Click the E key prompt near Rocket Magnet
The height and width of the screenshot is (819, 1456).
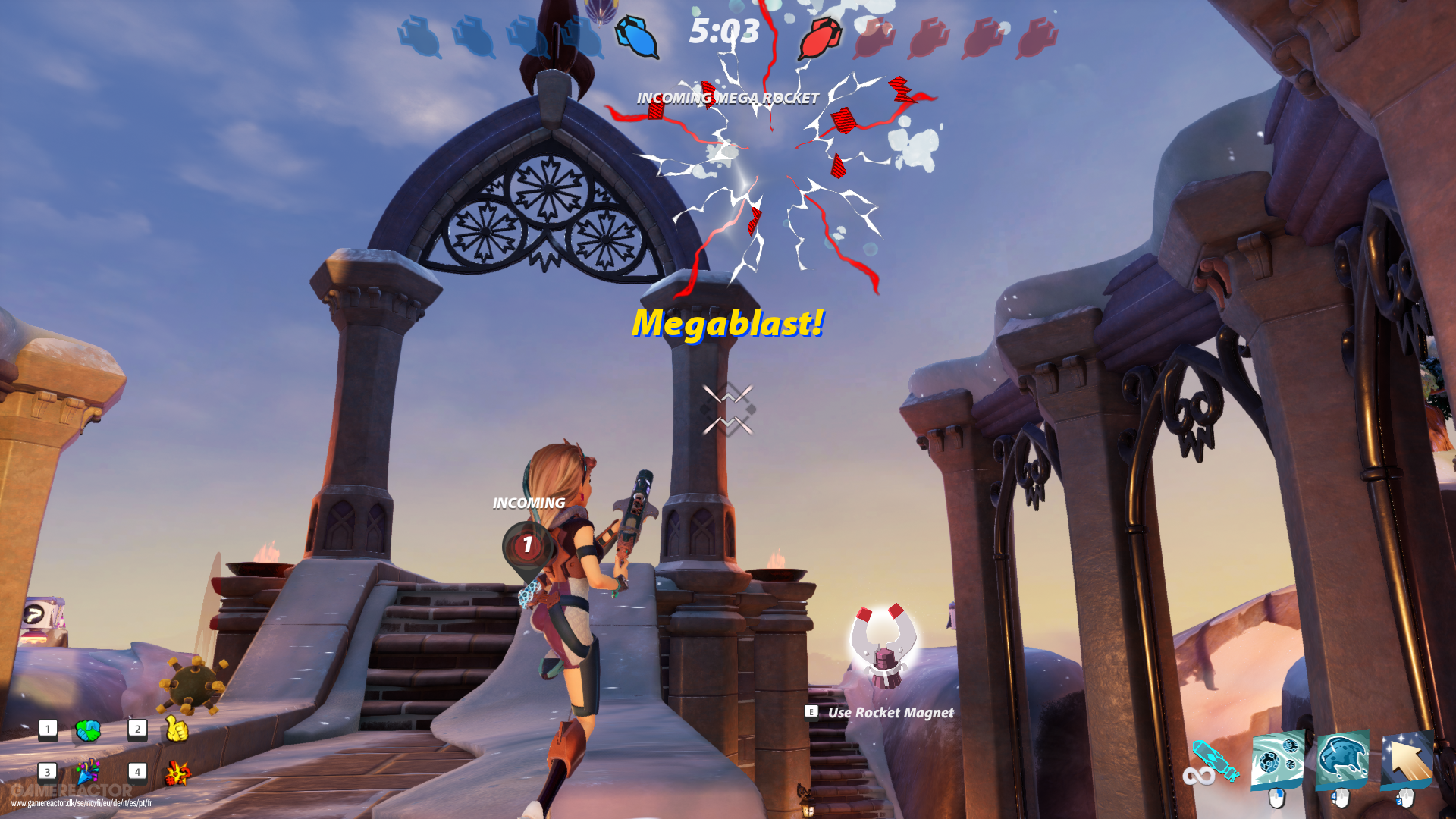coord(811,712)
